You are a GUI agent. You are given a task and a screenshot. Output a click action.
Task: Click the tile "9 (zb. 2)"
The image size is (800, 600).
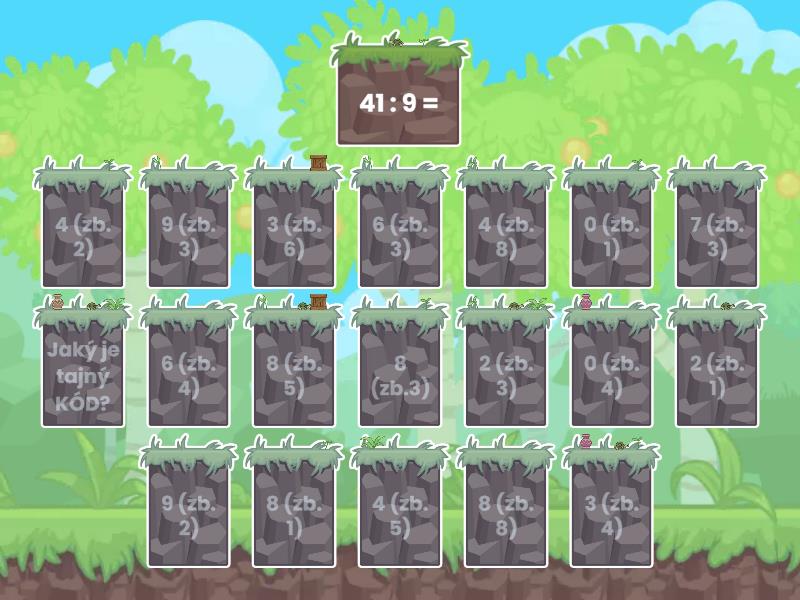pos(189,516)
